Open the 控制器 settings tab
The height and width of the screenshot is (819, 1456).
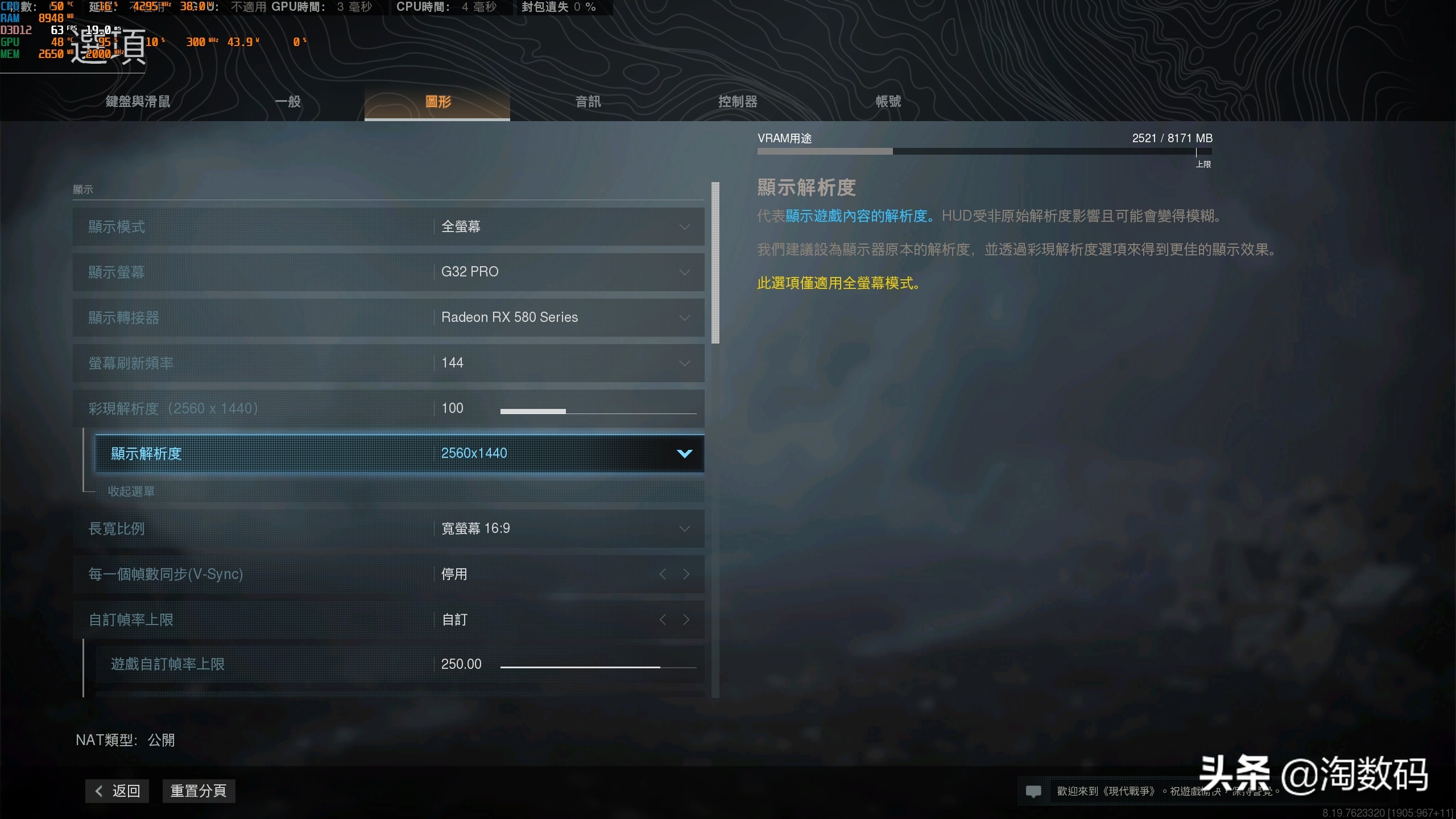coord(738,101)
